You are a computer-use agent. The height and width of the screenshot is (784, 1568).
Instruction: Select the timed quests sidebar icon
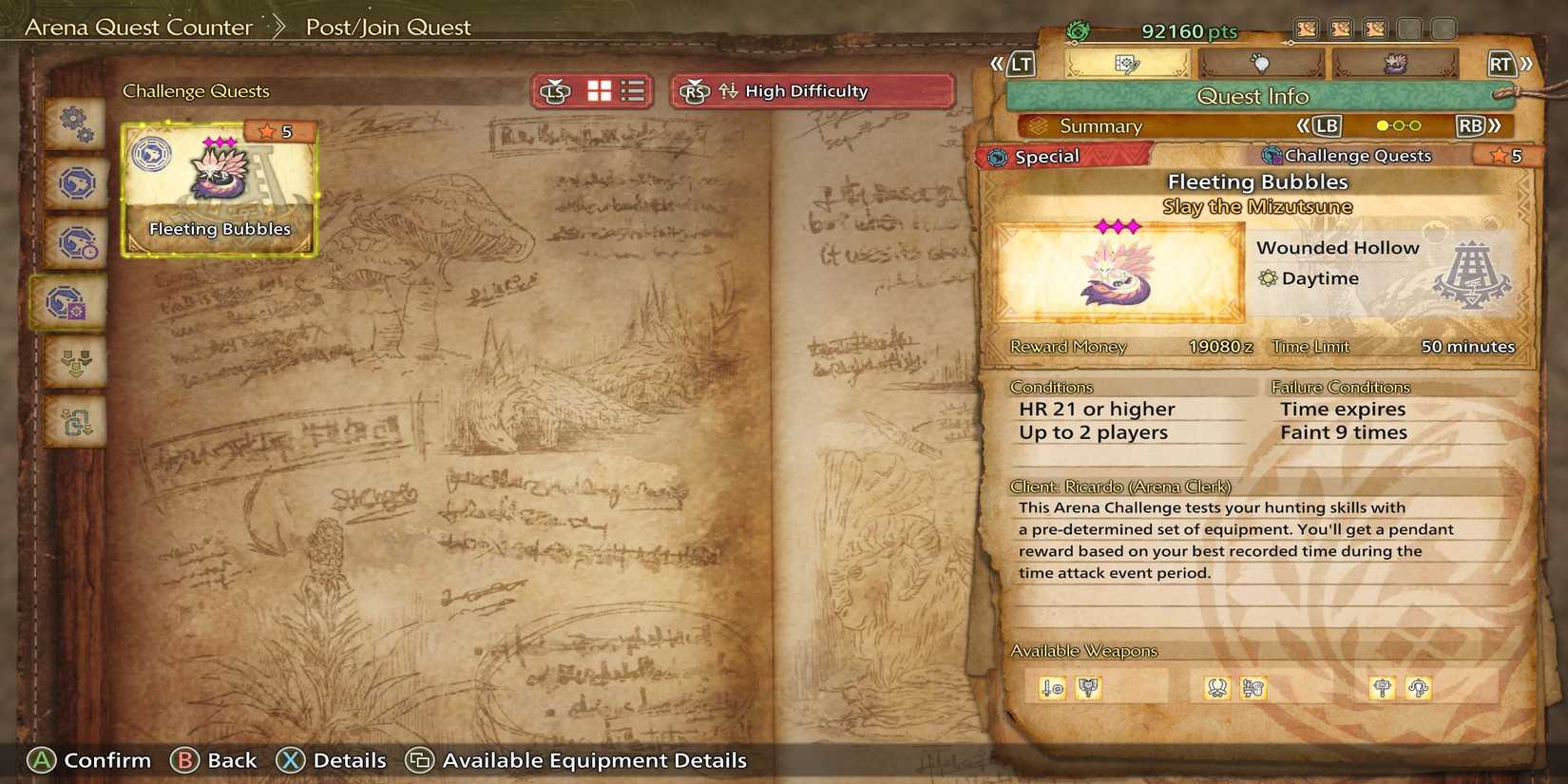click(72, 242)
